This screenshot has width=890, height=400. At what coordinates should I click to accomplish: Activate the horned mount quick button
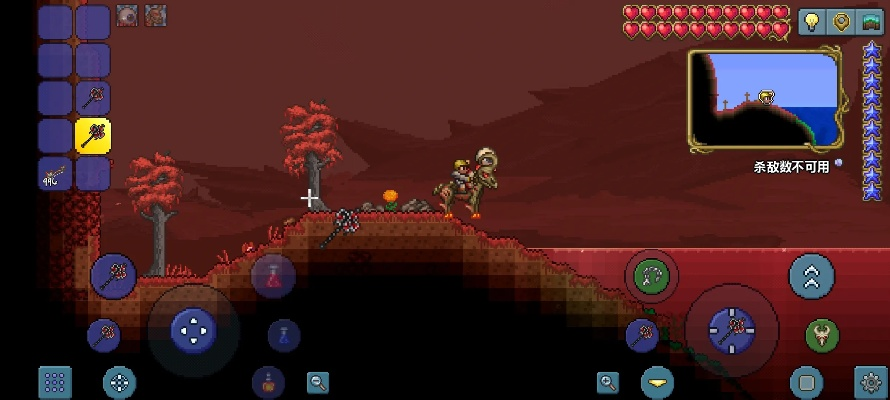click(822, 335)
